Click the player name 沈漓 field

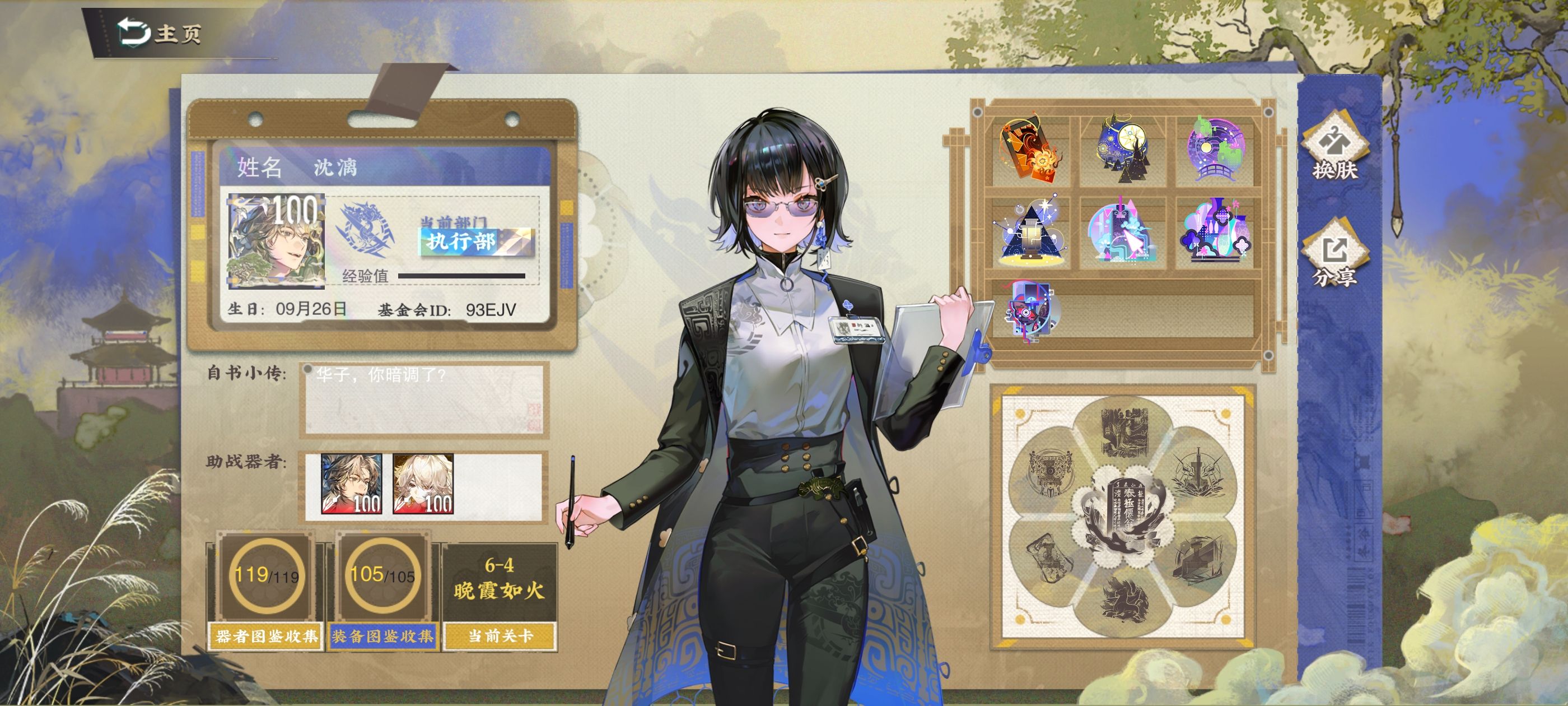(335, 167)
